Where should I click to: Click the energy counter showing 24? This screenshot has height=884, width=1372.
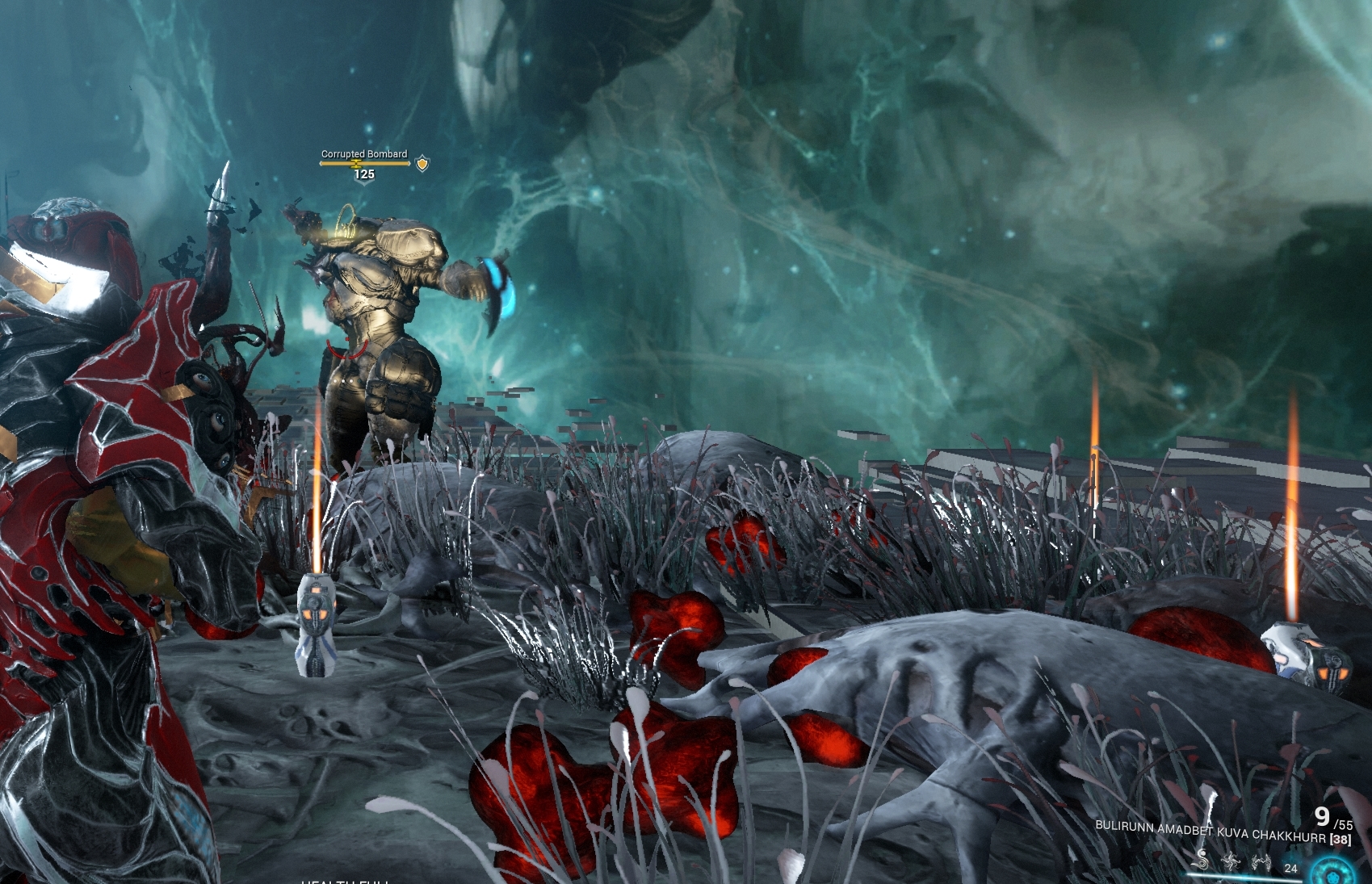point(1292,868)
